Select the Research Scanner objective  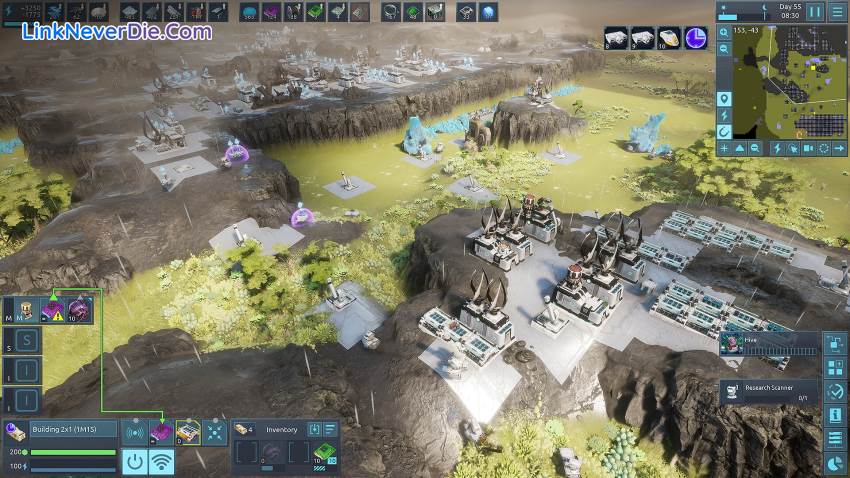(x=770, y=391)
